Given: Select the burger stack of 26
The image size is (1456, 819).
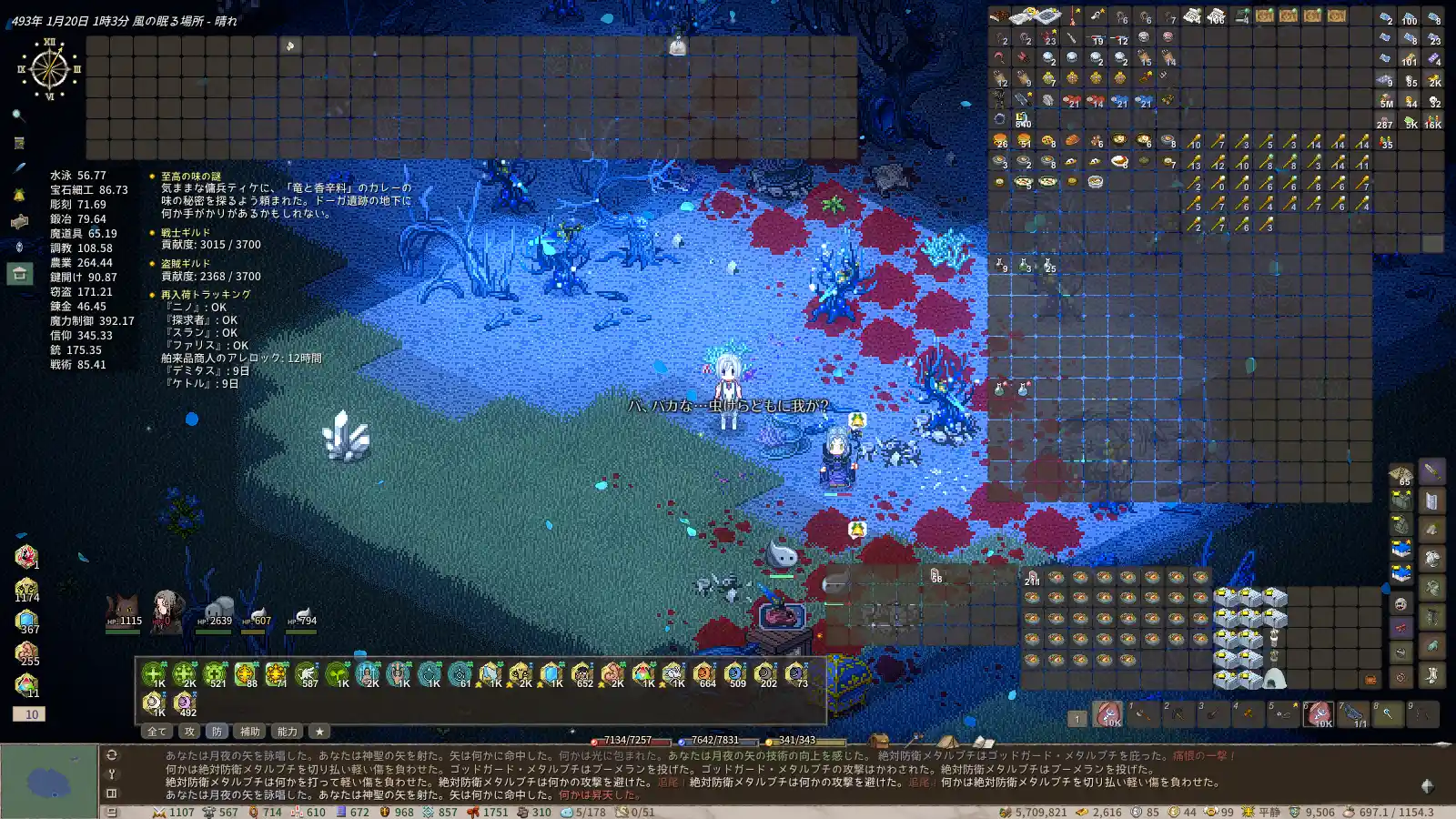Looking at the screenshot, I should 1000,140.
